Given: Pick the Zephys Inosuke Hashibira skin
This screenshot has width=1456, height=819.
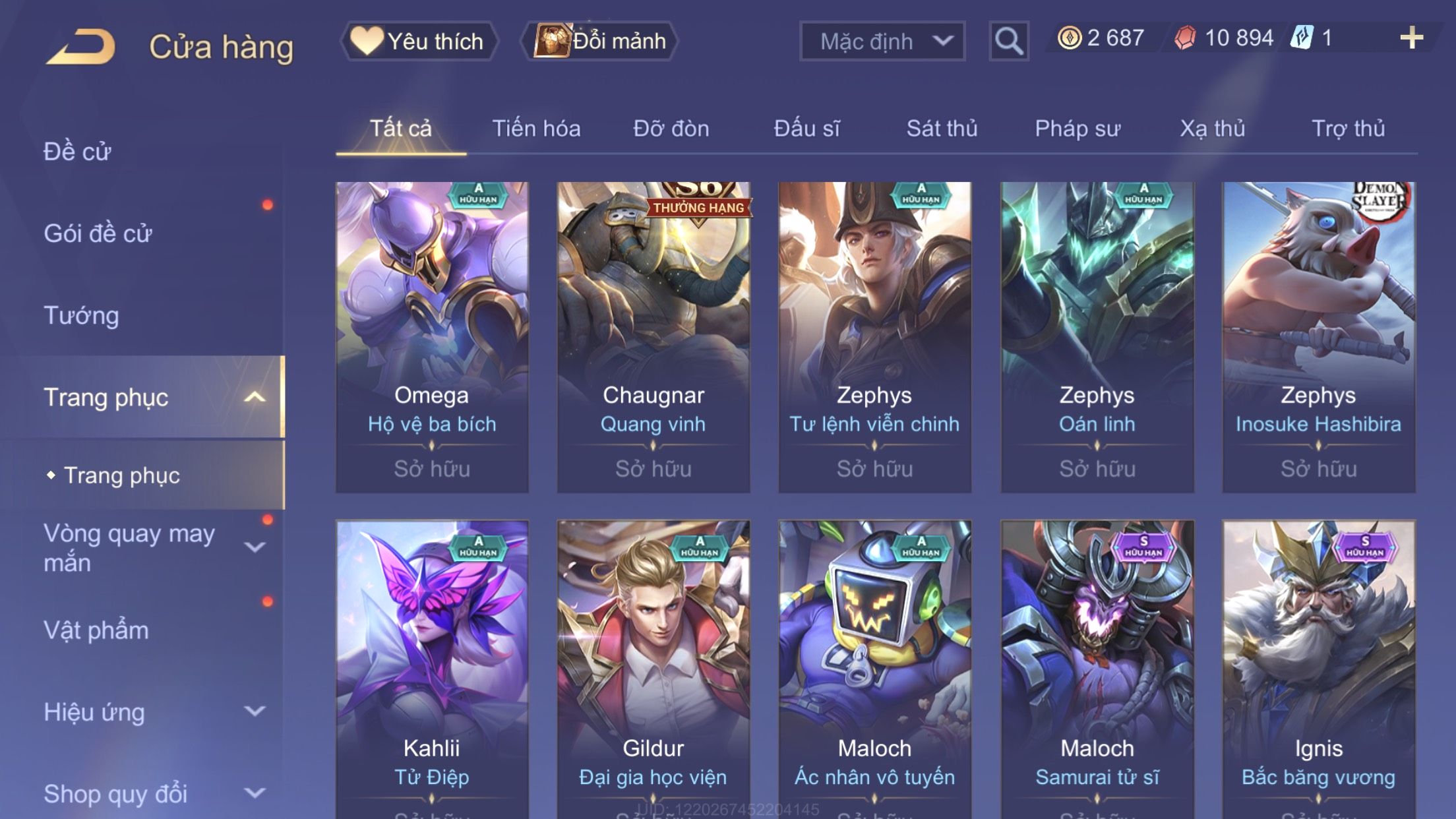Looking at the screenshot, I should pos(1318,336).
